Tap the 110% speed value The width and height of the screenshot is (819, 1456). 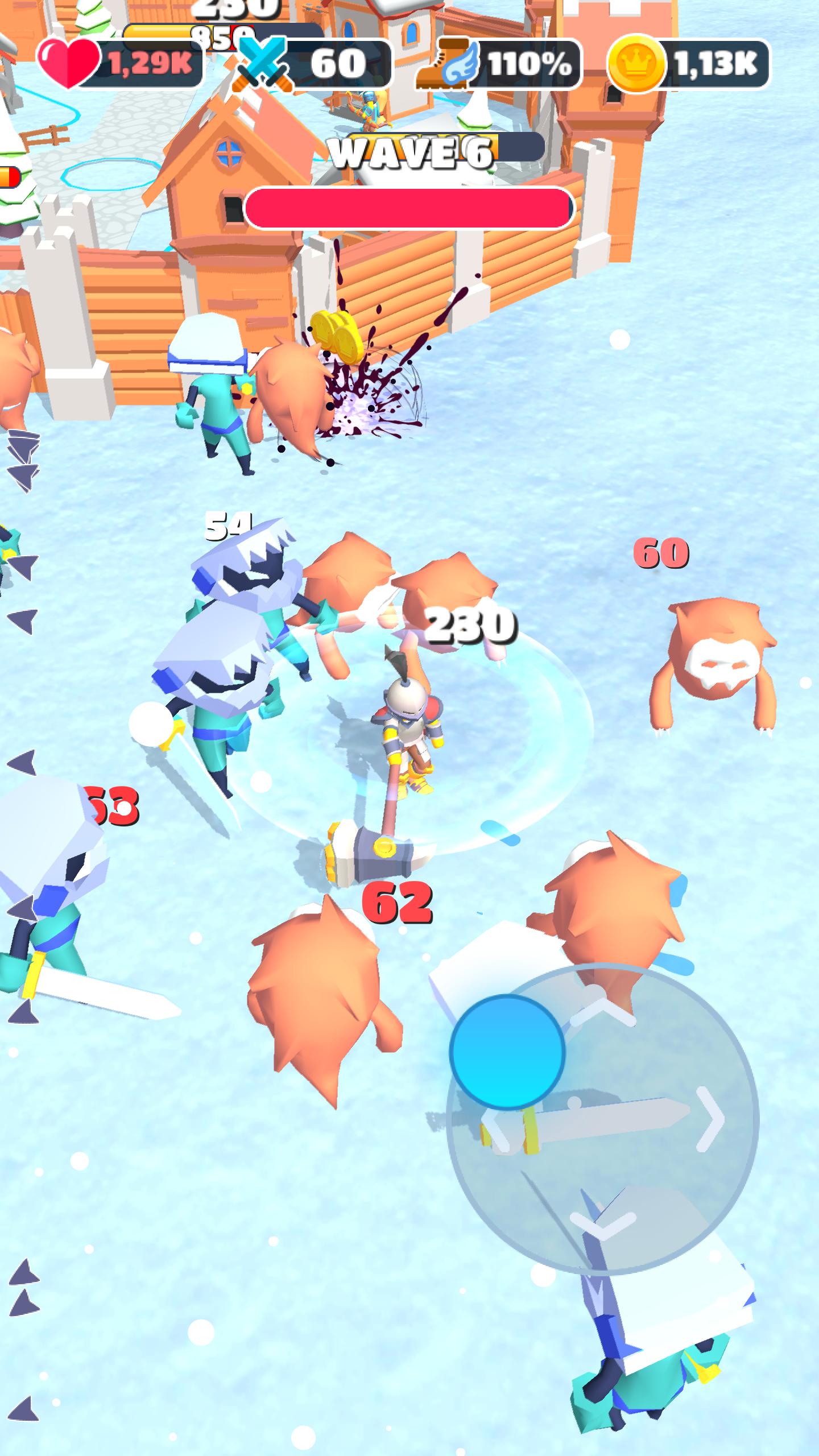[x=529, y=63]
